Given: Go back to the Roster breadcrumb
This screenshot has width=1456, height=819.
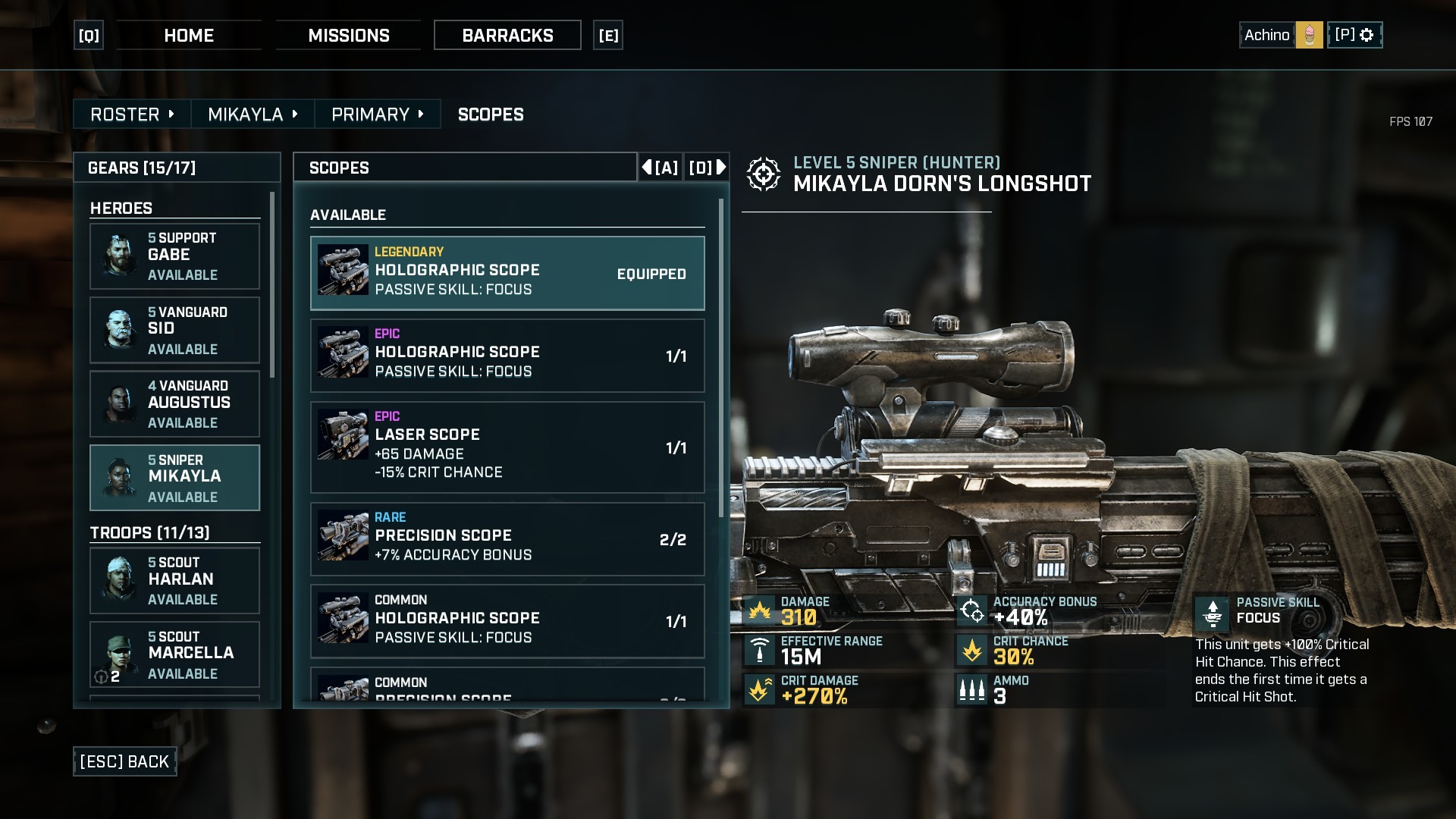Looking at the screenshot, I should coord(132,115).
